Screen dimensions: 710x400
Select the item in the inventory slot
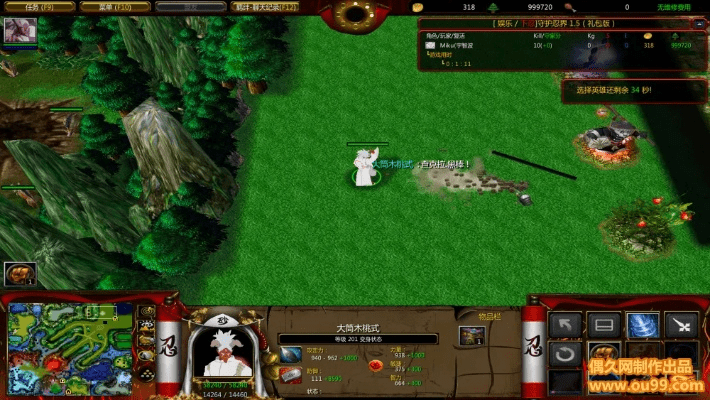471,336
